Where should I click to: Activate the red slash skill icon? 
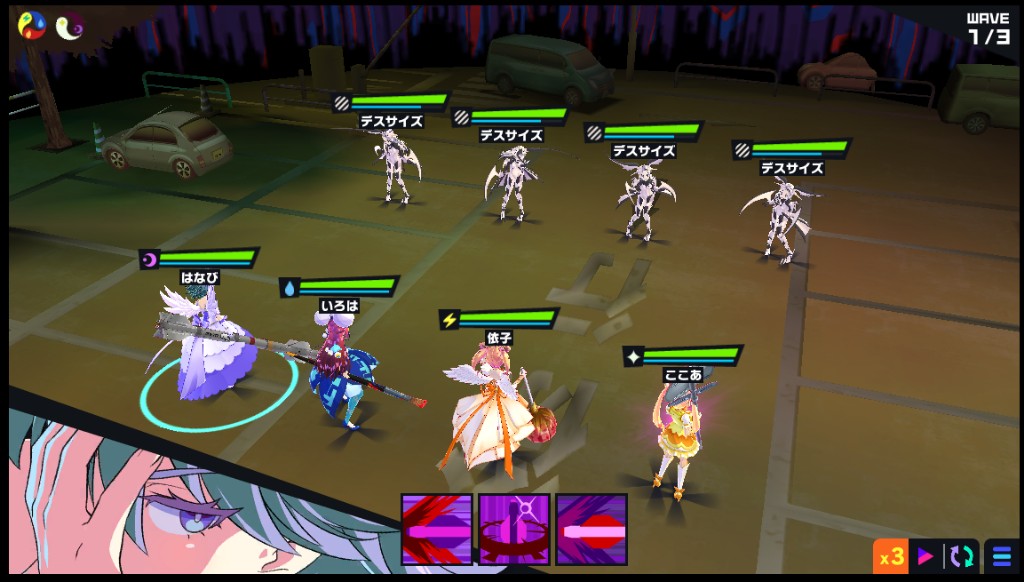point(437,529)
